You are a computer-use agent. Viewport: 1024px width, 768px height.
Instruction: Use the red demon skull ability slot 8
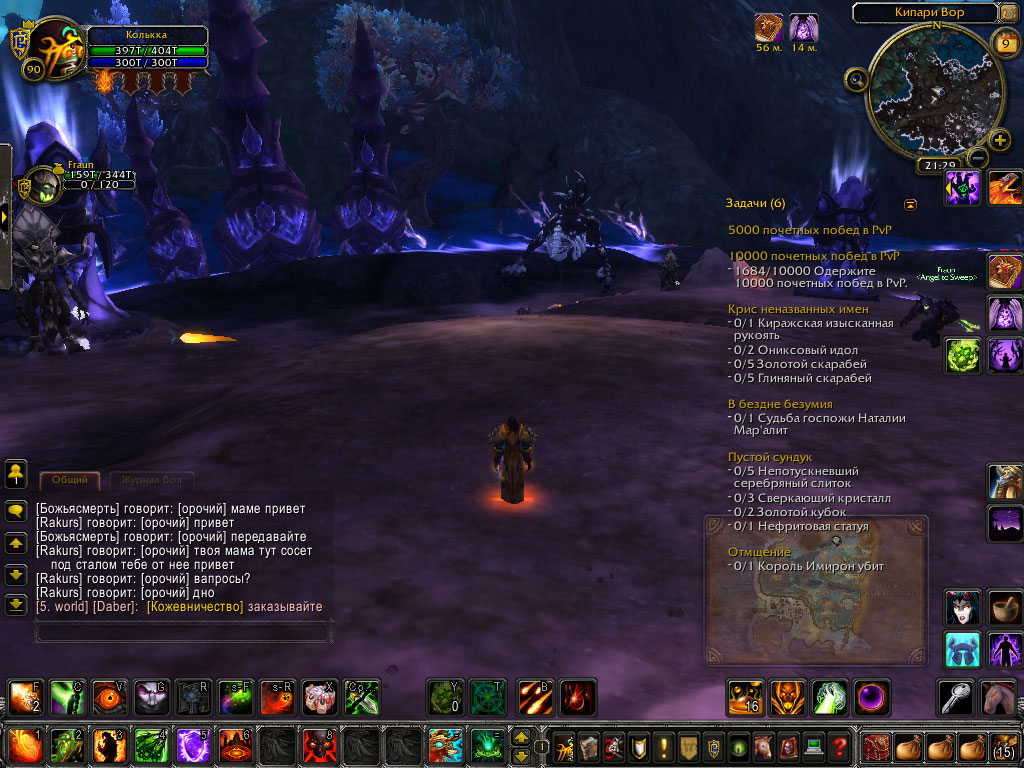point(318,746)
